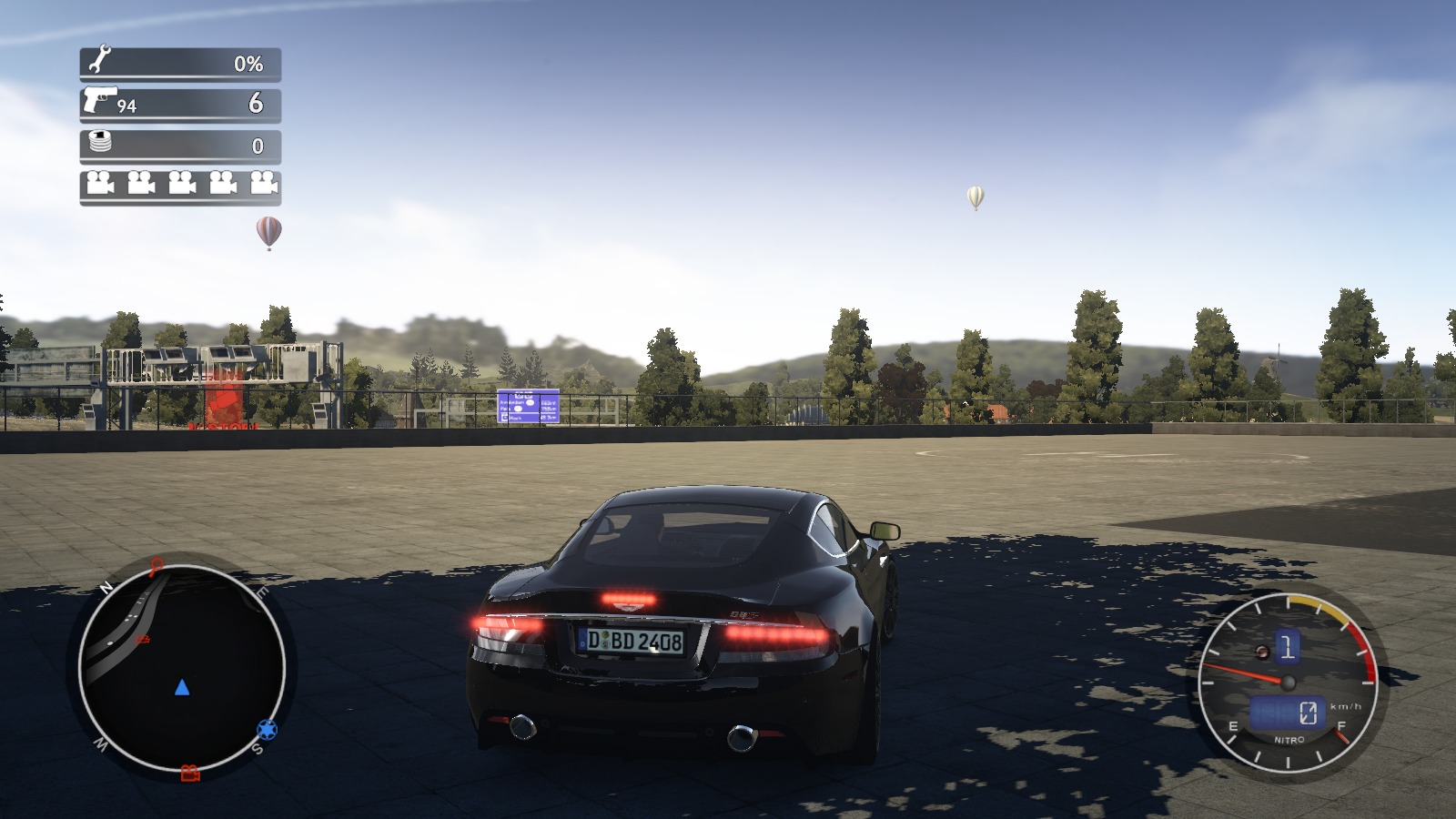Screen dimensions: 1456x819
Task: Click the blue player arrow on minimap
Action: click(182, 687)
